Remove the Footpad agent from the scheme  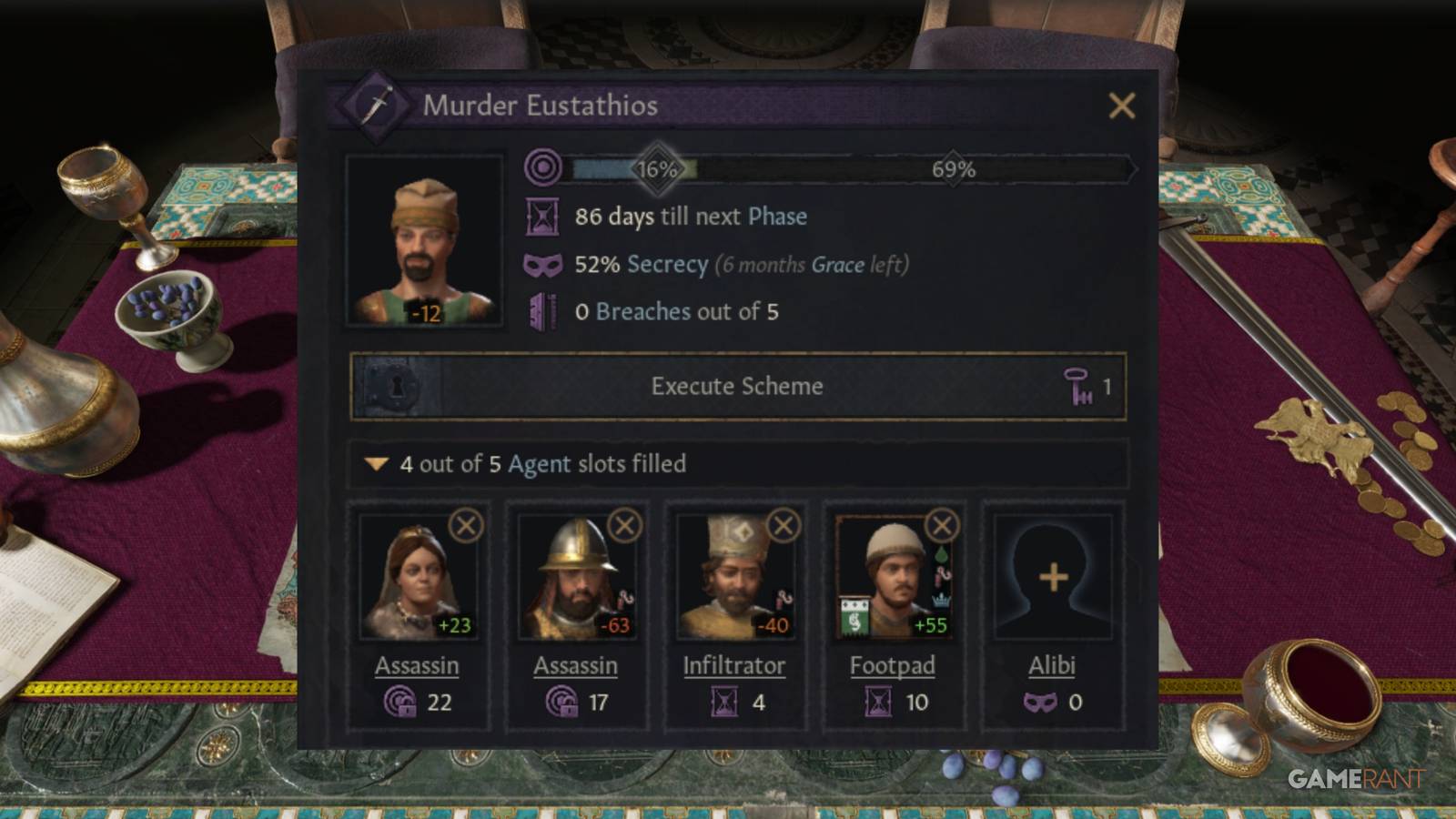click(x=940, y=525)
